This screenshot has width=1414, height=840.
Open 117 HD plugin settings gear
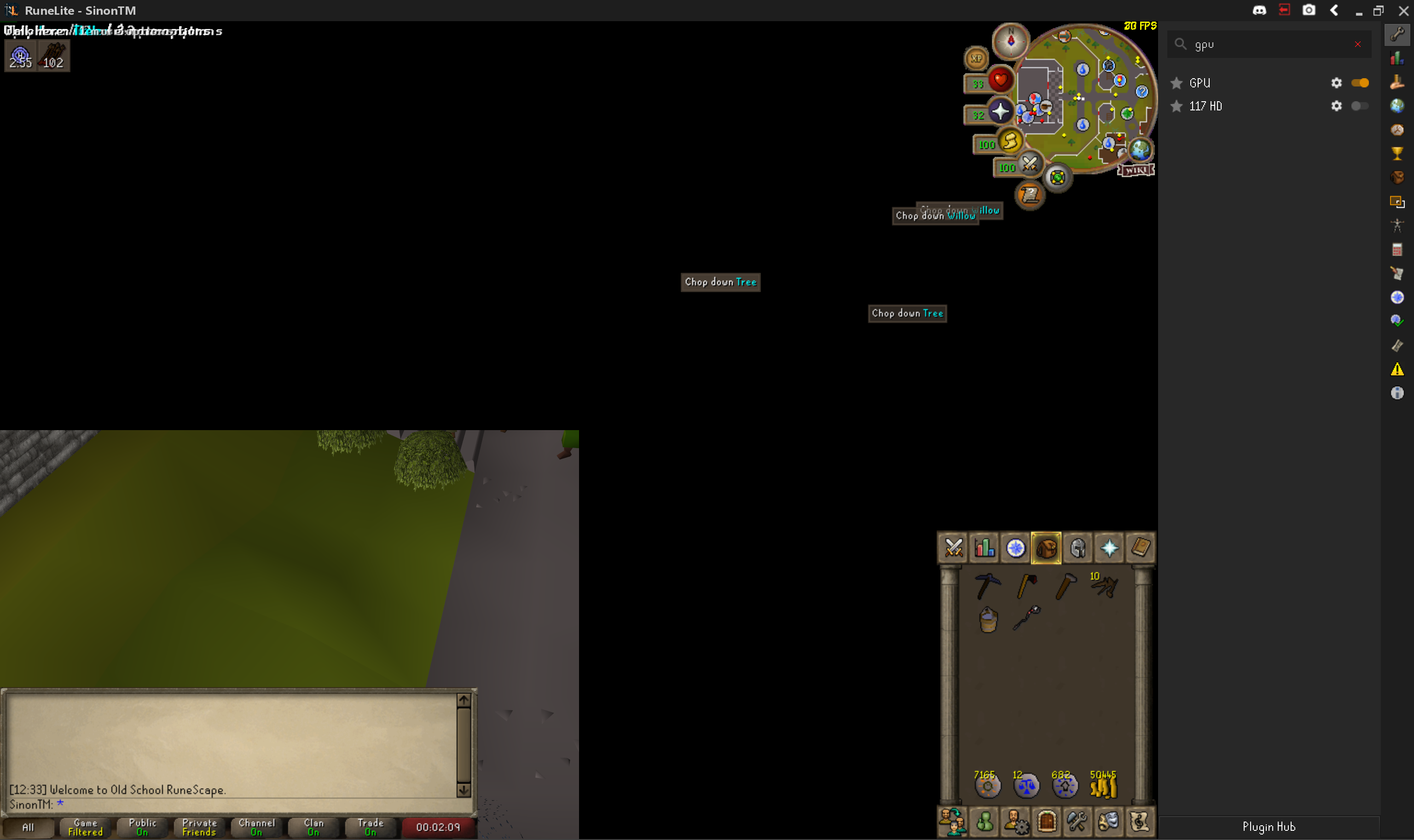(1337, 106)
